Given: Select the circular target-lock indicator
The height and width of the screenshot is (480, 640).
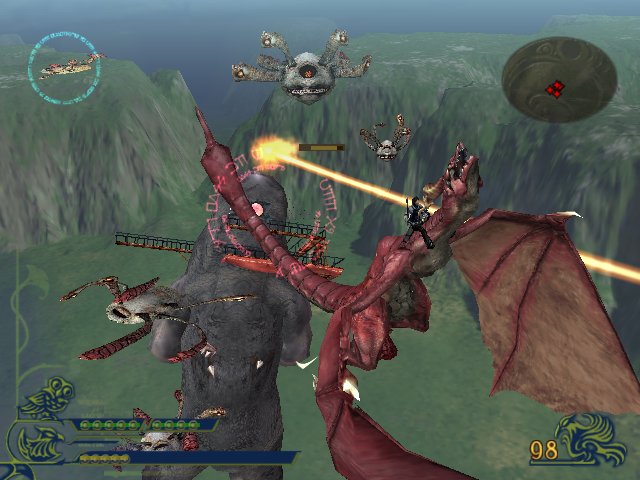Looking at the screenshot, I should coord(66,62).
